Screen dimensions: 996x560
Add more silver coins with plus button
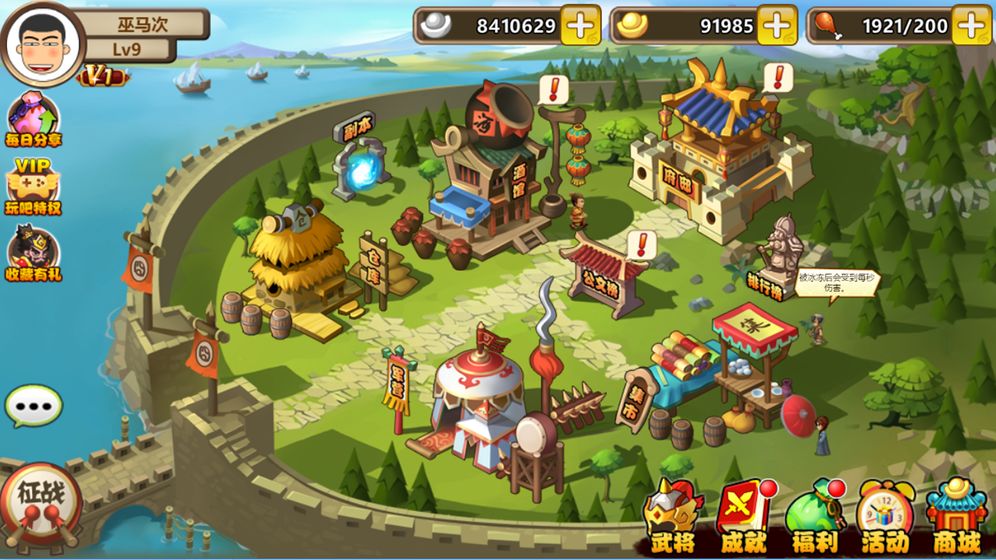coord(580,25)
